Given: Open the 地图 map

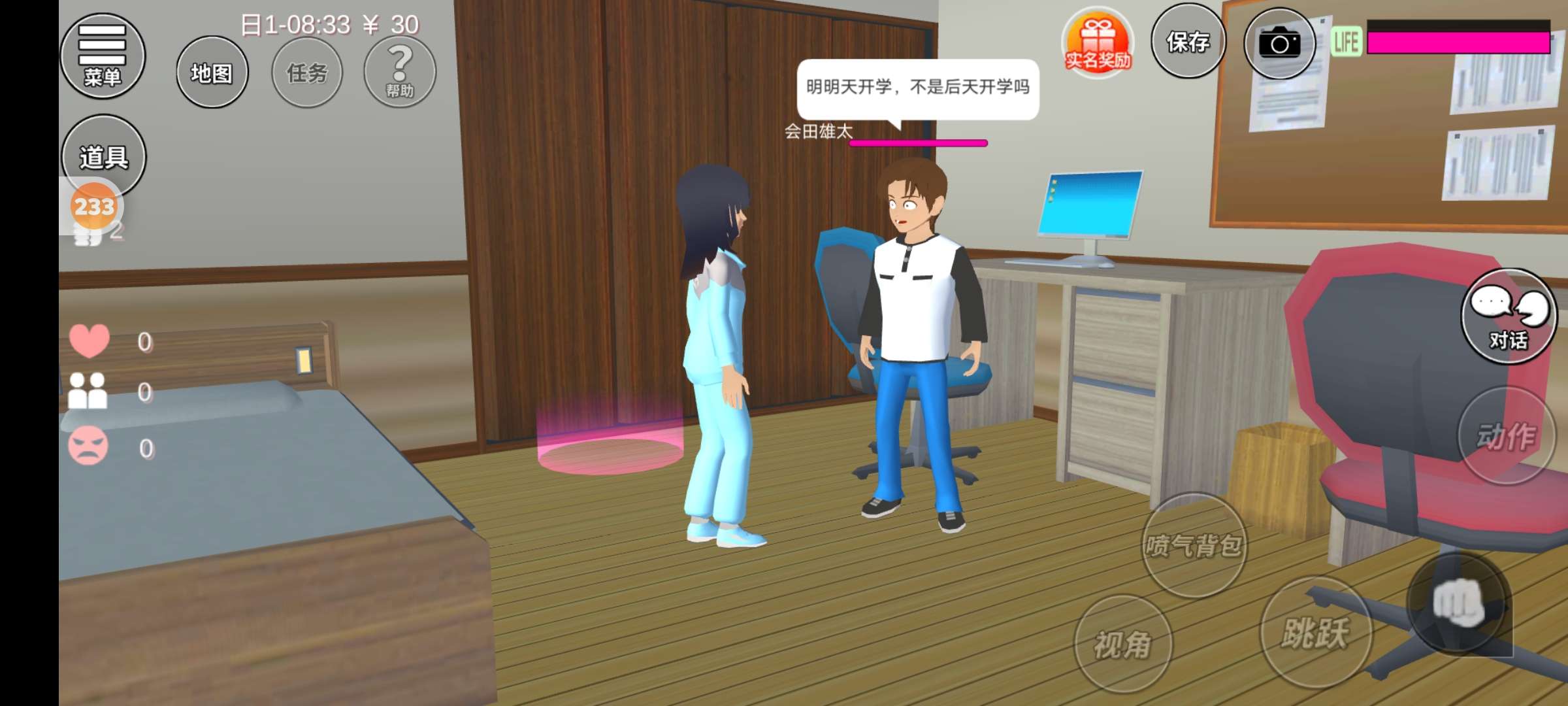Looking at the screenshot, I should [x=212, y=73].
